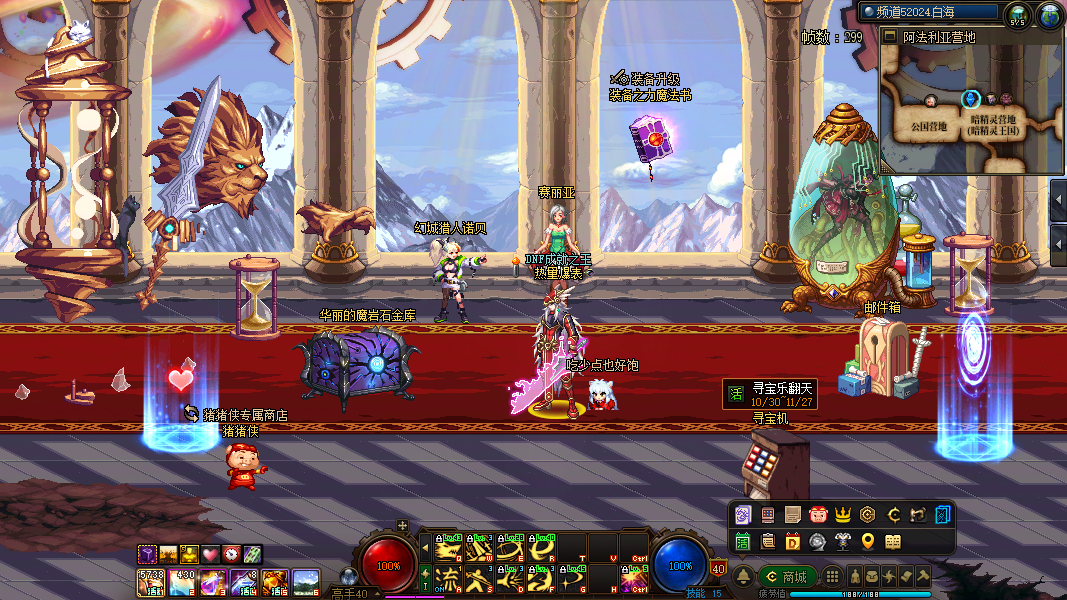Open the pig head icon in menu panel
1067x600 pixels.
coord(818,515)
